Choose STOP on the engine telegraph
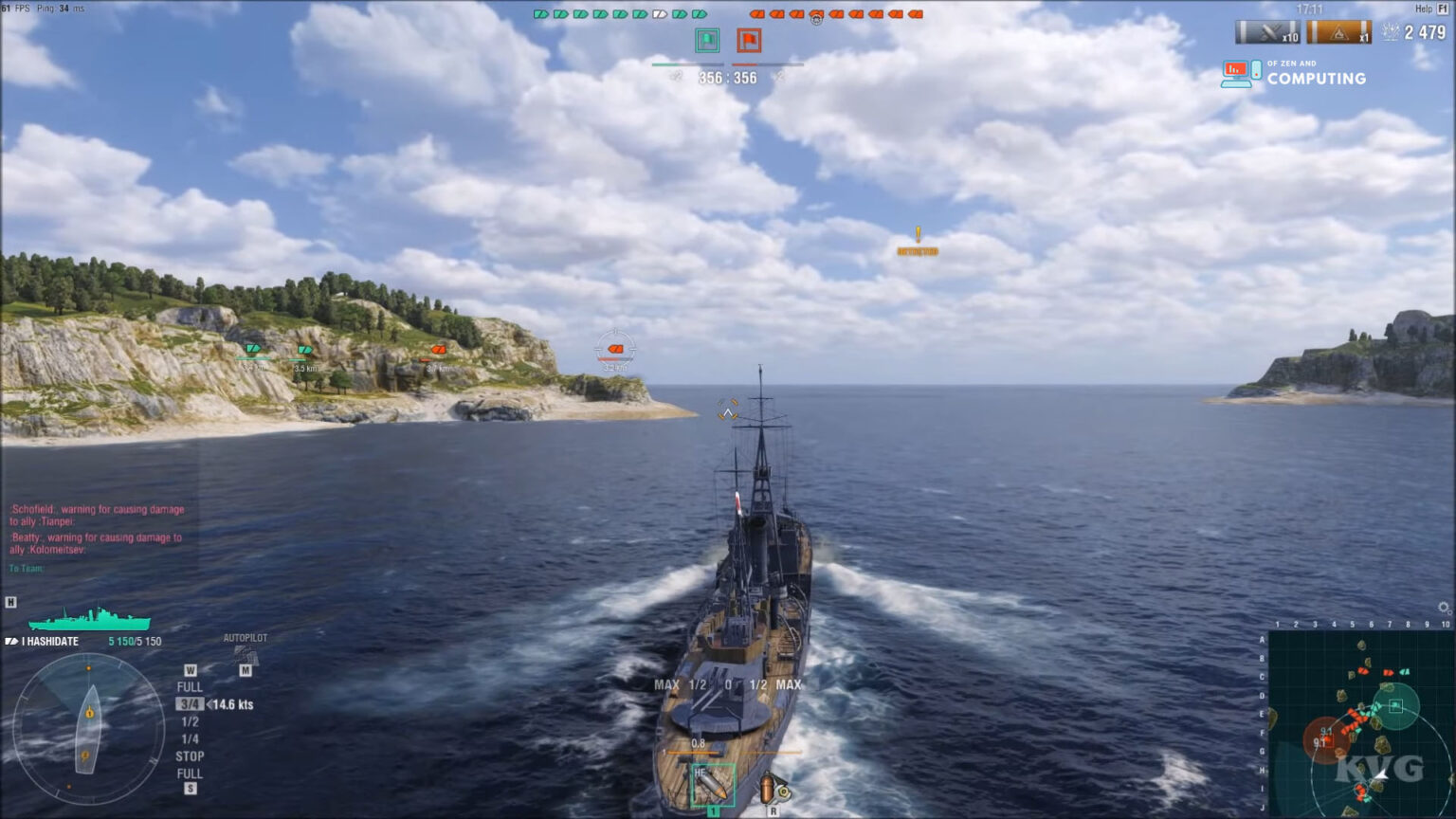The width and height of the screenshot is (1456, 819). click(x=190, y=756)
